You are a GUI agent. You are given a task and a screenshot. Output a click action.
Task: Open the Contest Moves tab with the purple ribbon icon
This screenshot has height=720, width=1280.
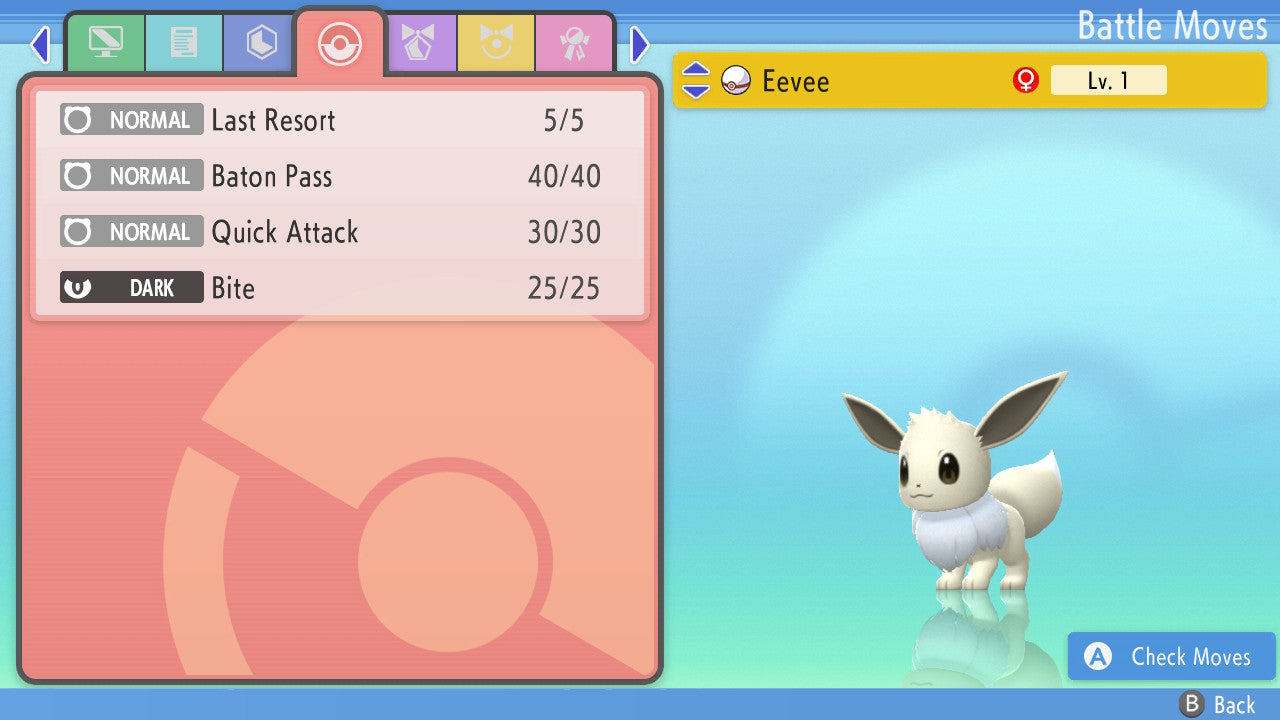coord(421,43)
